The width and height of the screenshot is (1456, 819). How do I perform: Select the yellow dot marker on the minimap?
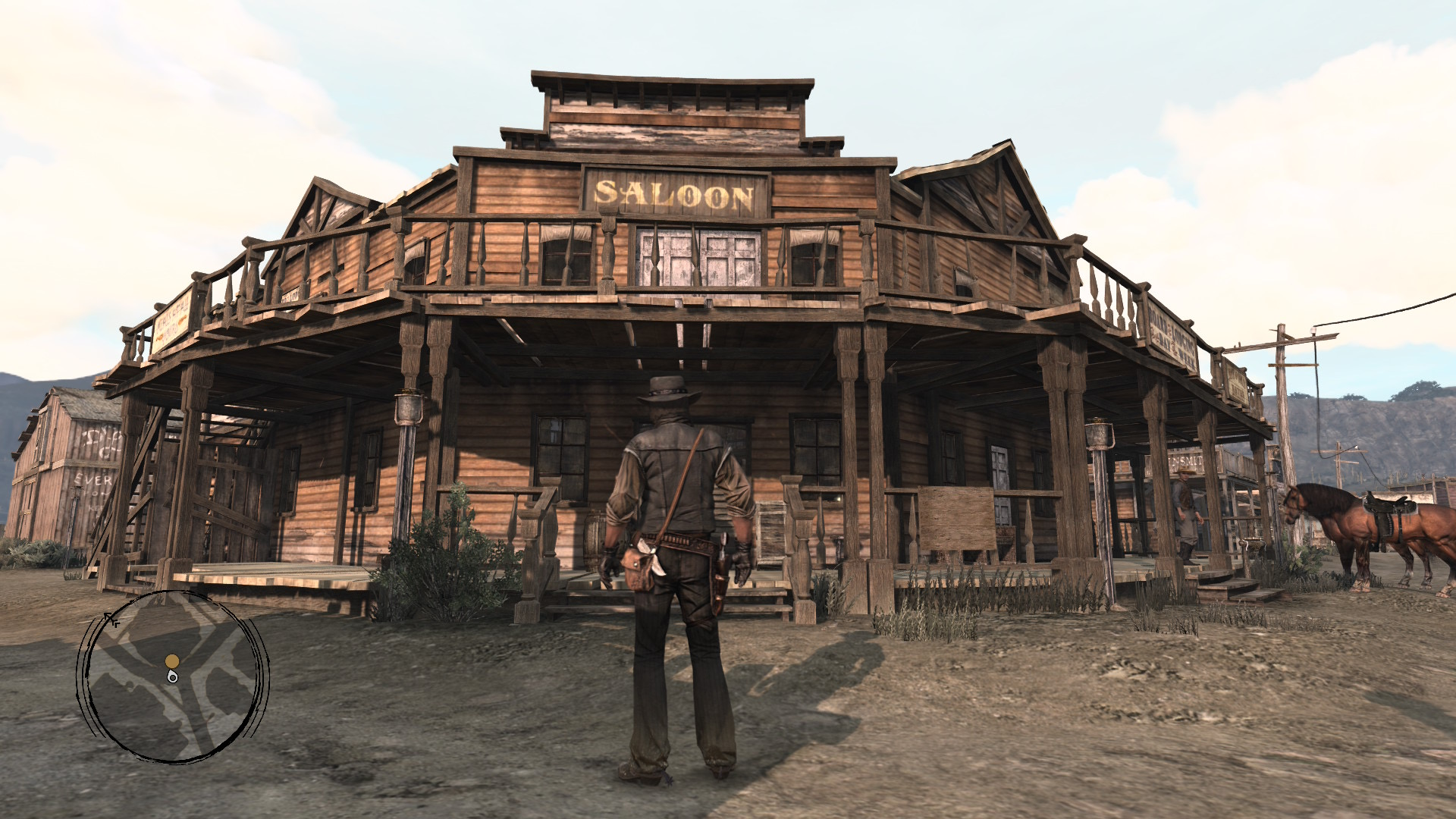click(172, 661)
